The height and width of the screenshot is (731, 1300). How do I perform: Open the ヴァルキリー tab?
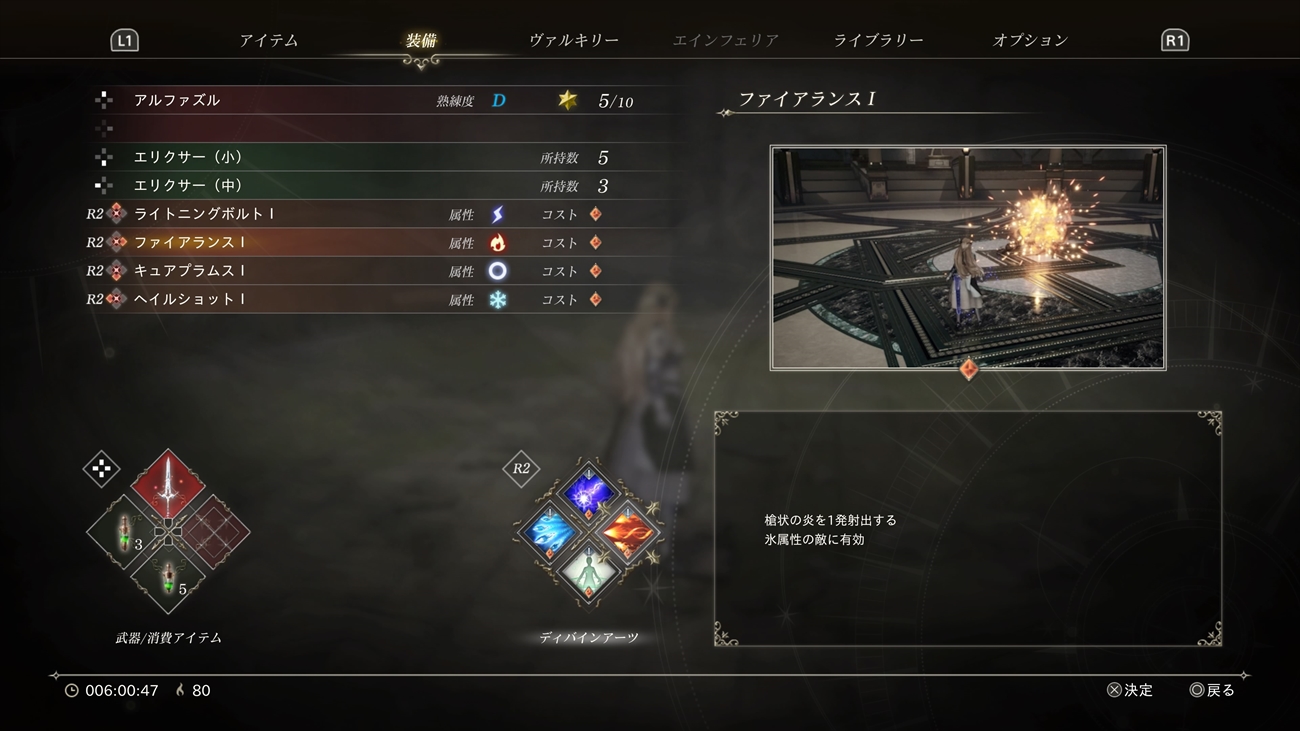coord(575,39)
